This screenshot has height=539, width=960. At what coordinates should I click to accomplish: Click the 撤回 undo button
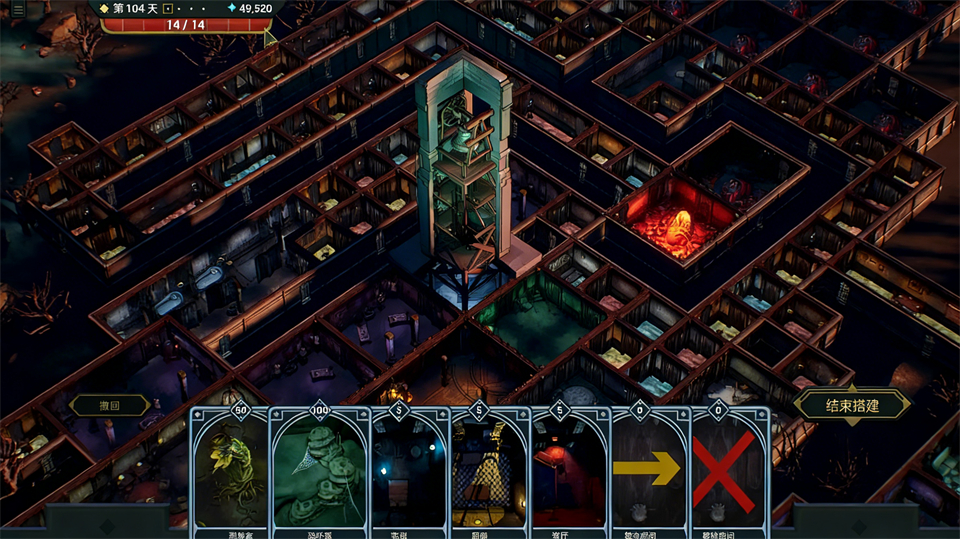pos(109,405)
